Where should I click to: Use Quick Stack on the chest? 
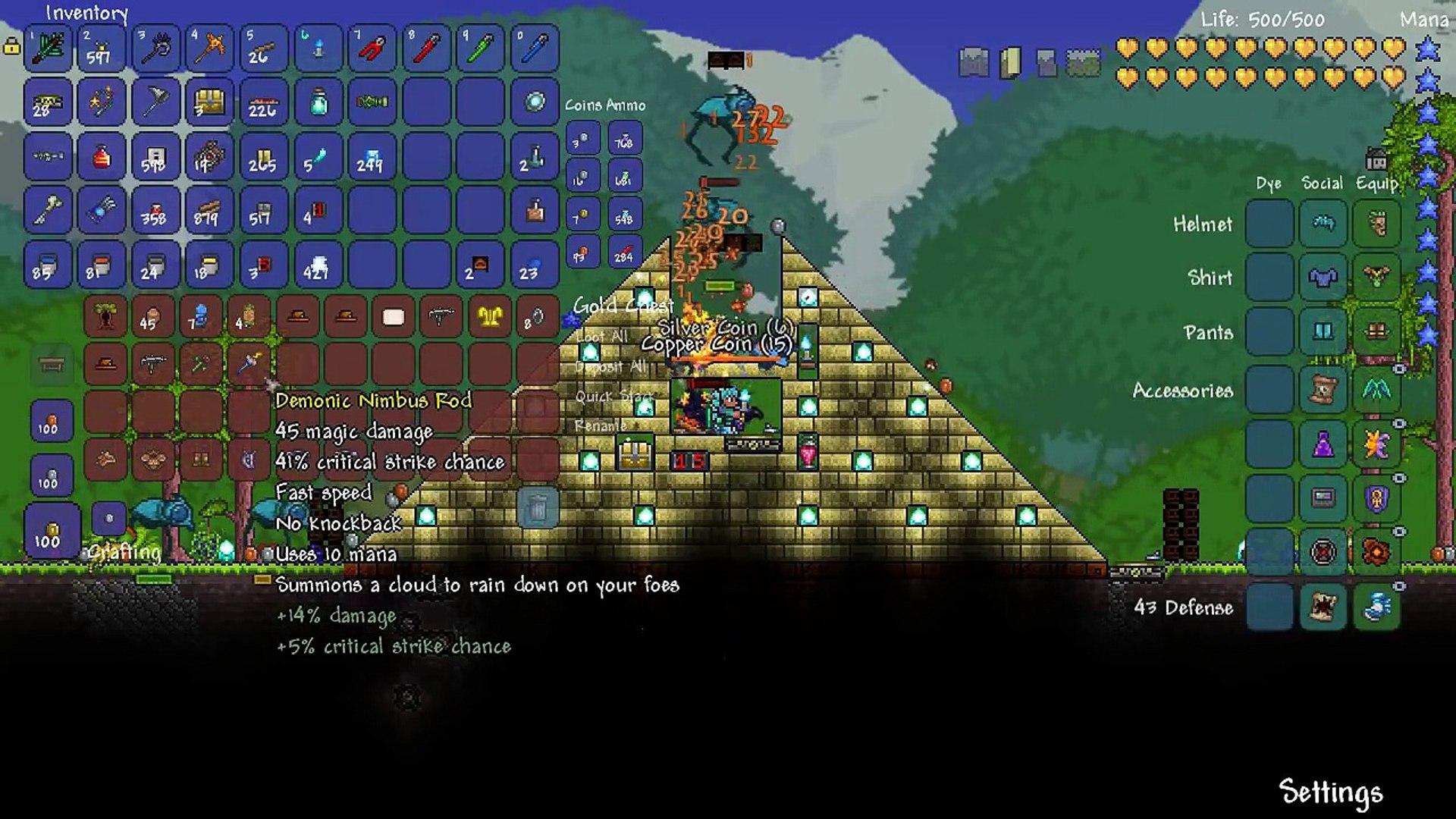[x=614, y=396]
